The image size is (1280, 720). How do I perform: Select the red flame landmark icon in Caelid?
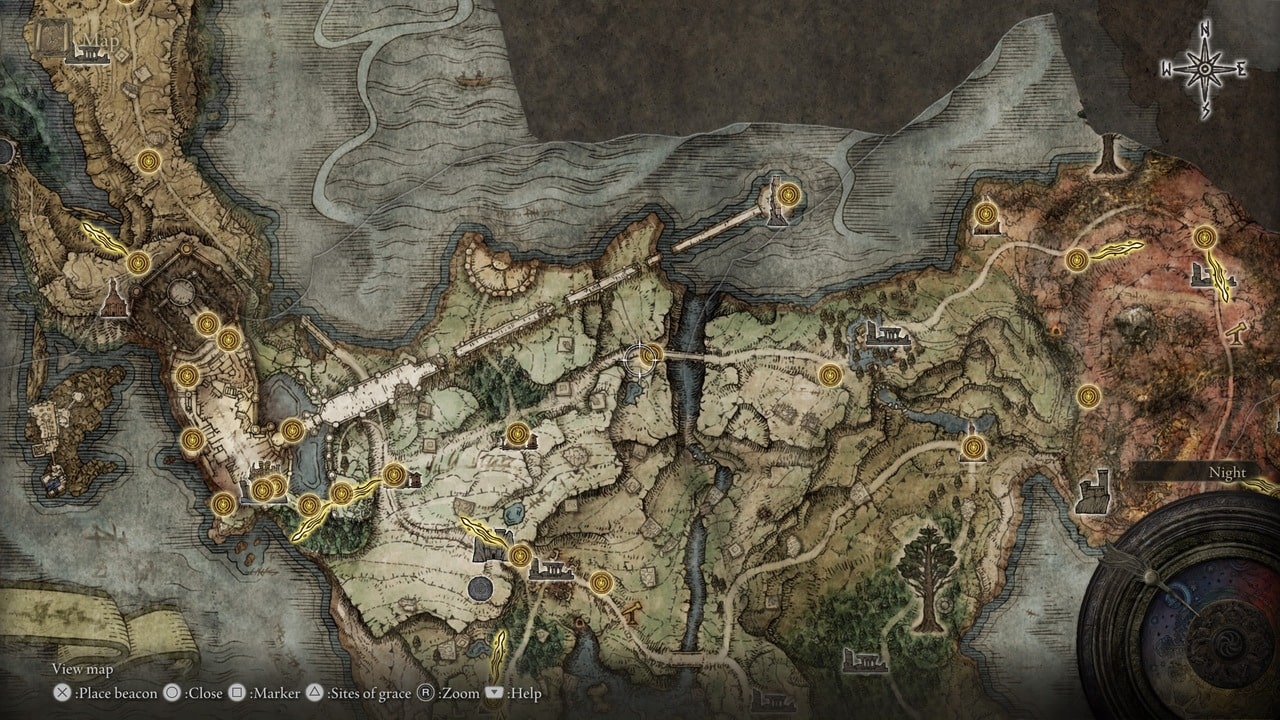[x=1054, y=329]
